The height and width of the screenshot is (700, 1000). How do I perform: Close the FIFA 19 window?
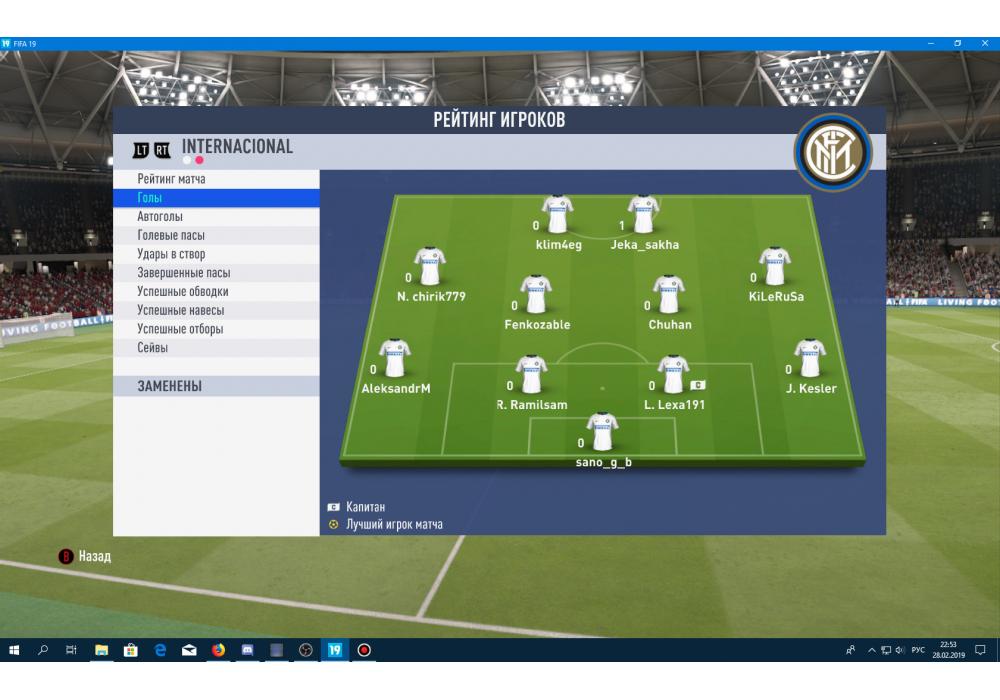pyautogui.click(x=985, y=43)
